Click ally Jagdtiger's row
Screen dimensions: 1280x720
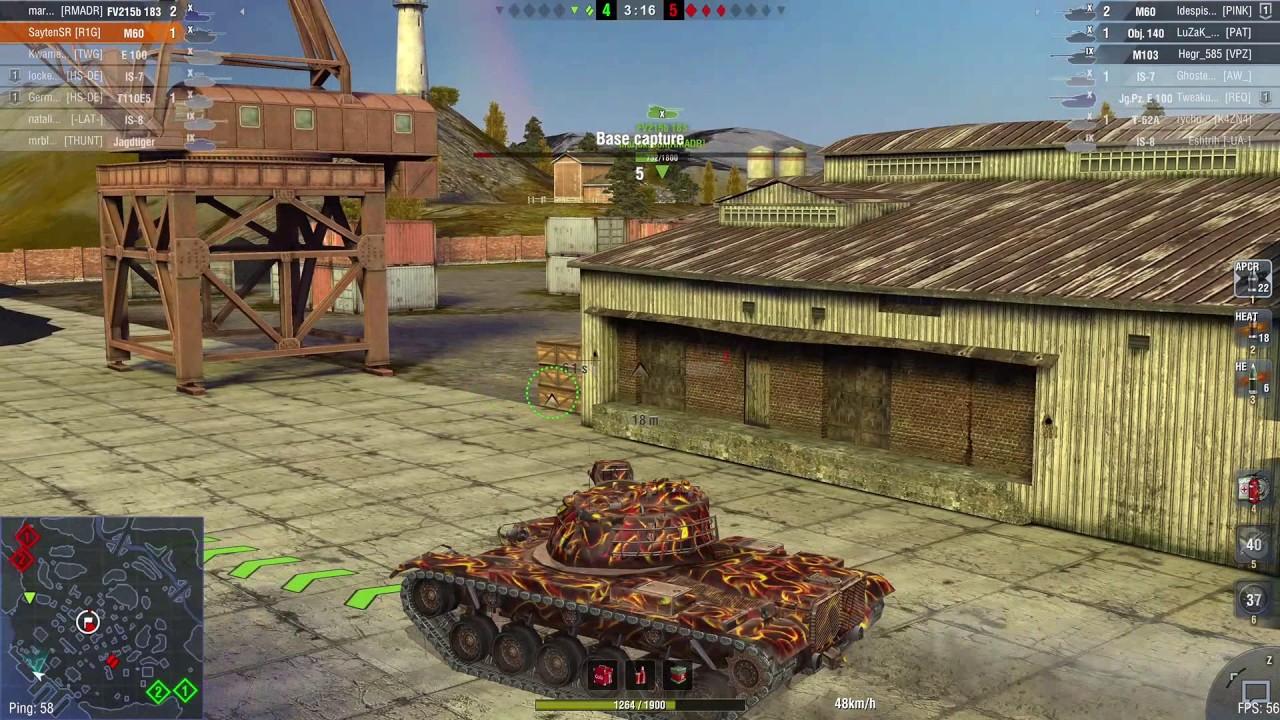(100, 140)
